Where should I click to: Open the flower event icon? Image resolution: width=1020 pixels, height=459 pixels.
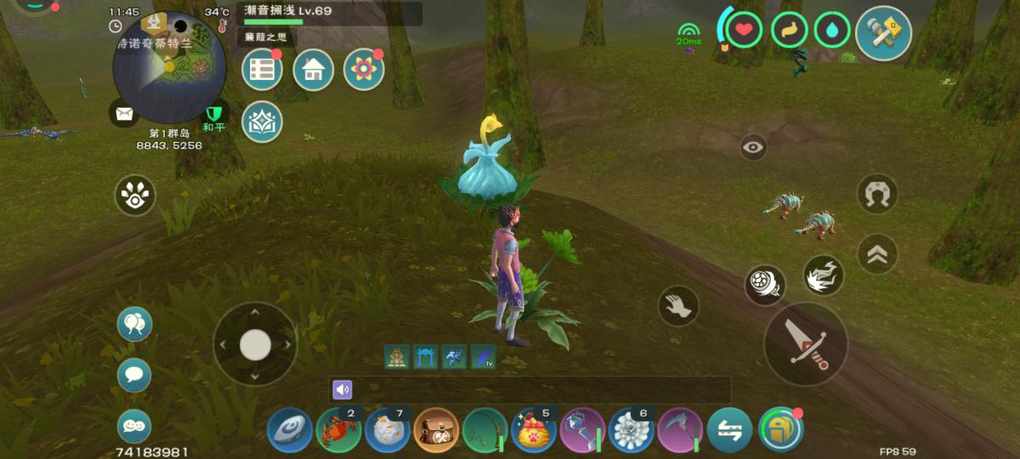364,70
